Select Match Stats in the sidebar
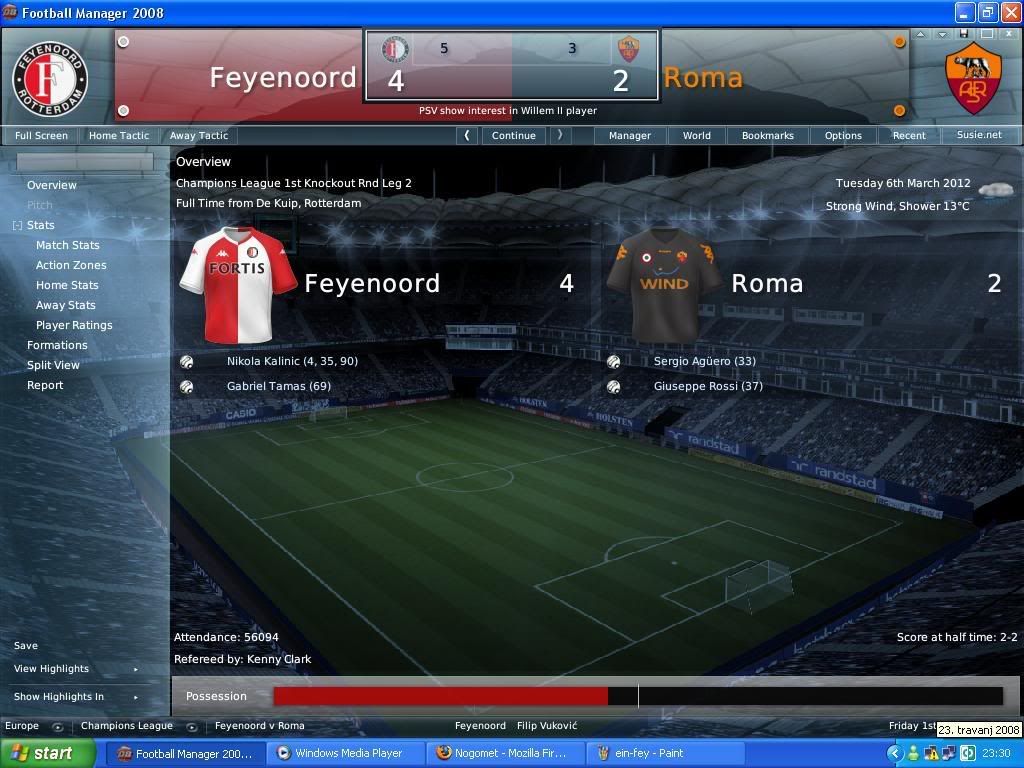This screenshot has height=768, width=1024. pyautogui.click(x=68, y=245)
